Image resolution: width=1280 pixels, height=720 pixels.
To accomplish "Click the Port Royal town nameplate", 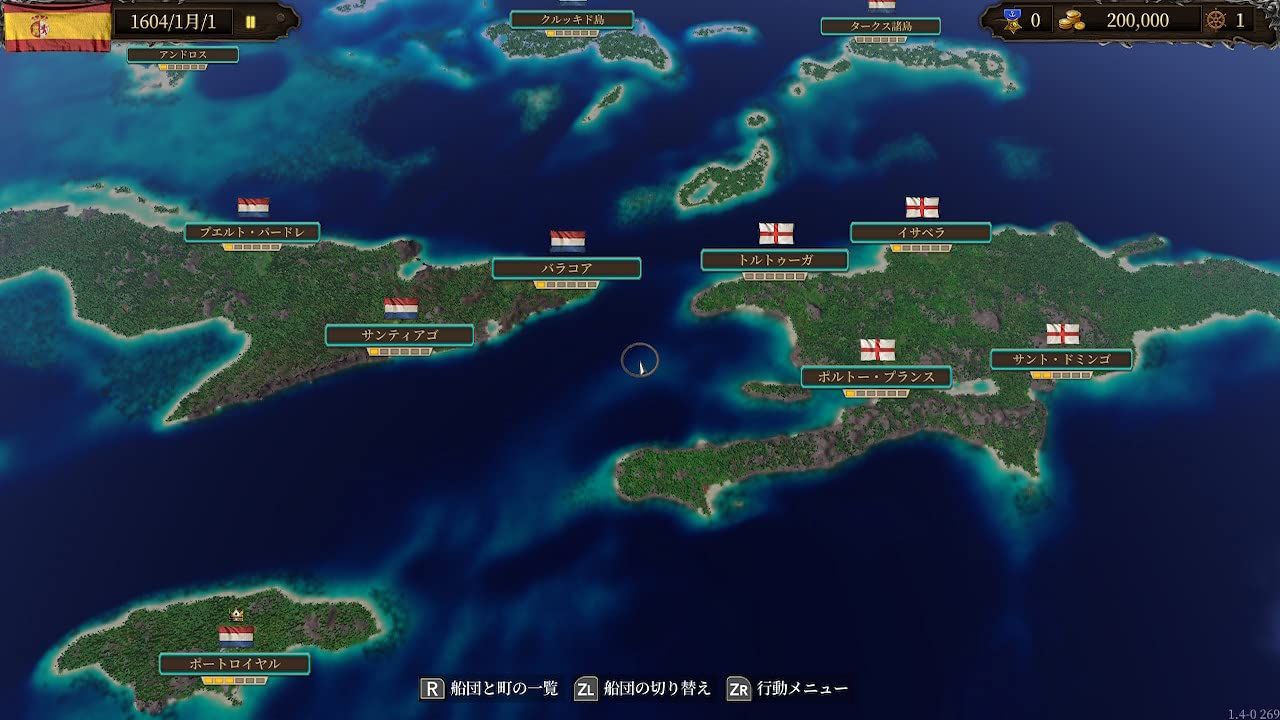I will pyautogui.click(x=237, y=662).
